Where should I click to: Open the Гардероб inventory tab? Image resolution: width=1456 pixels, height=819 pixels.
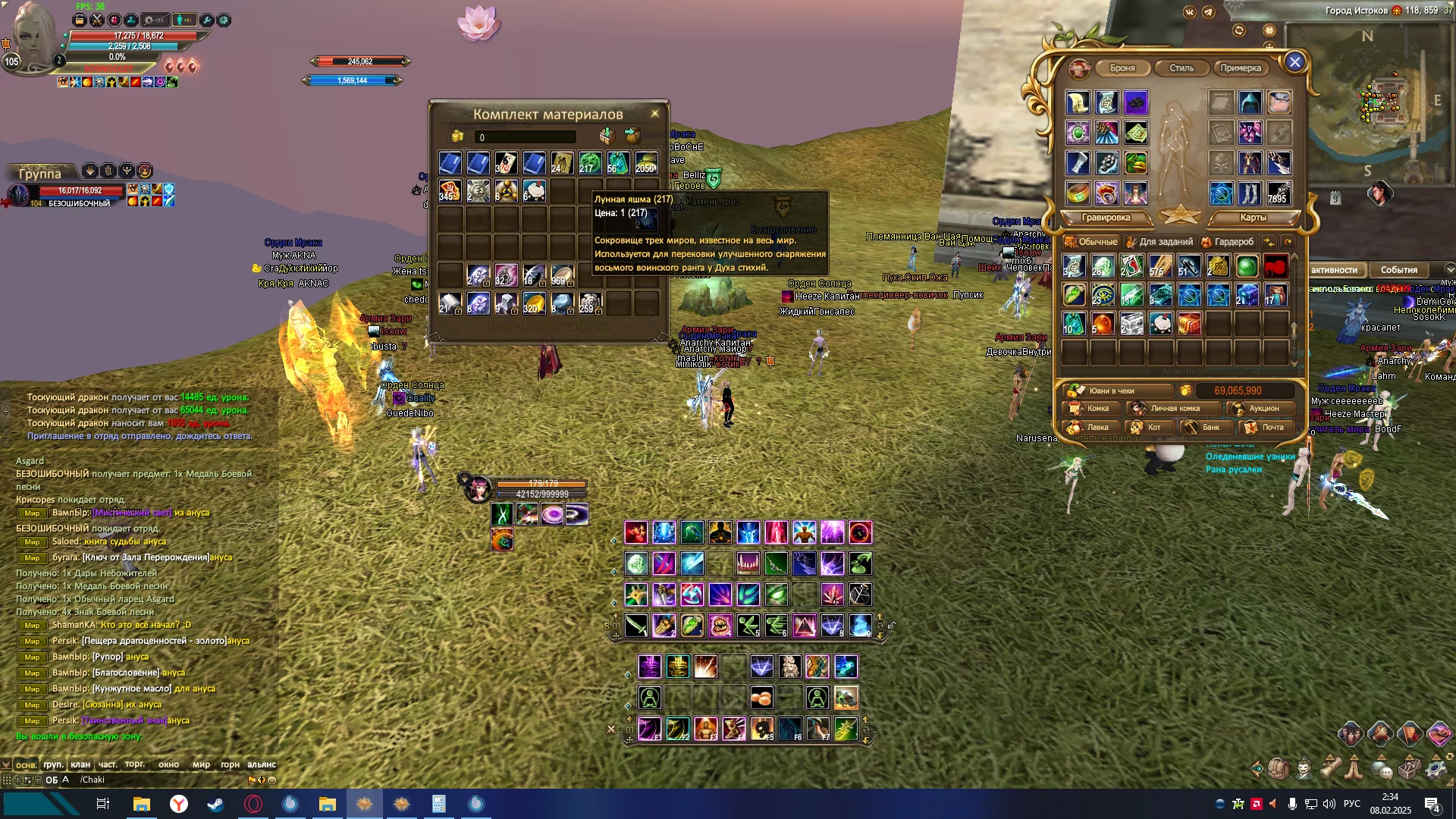click(1228, 242)
